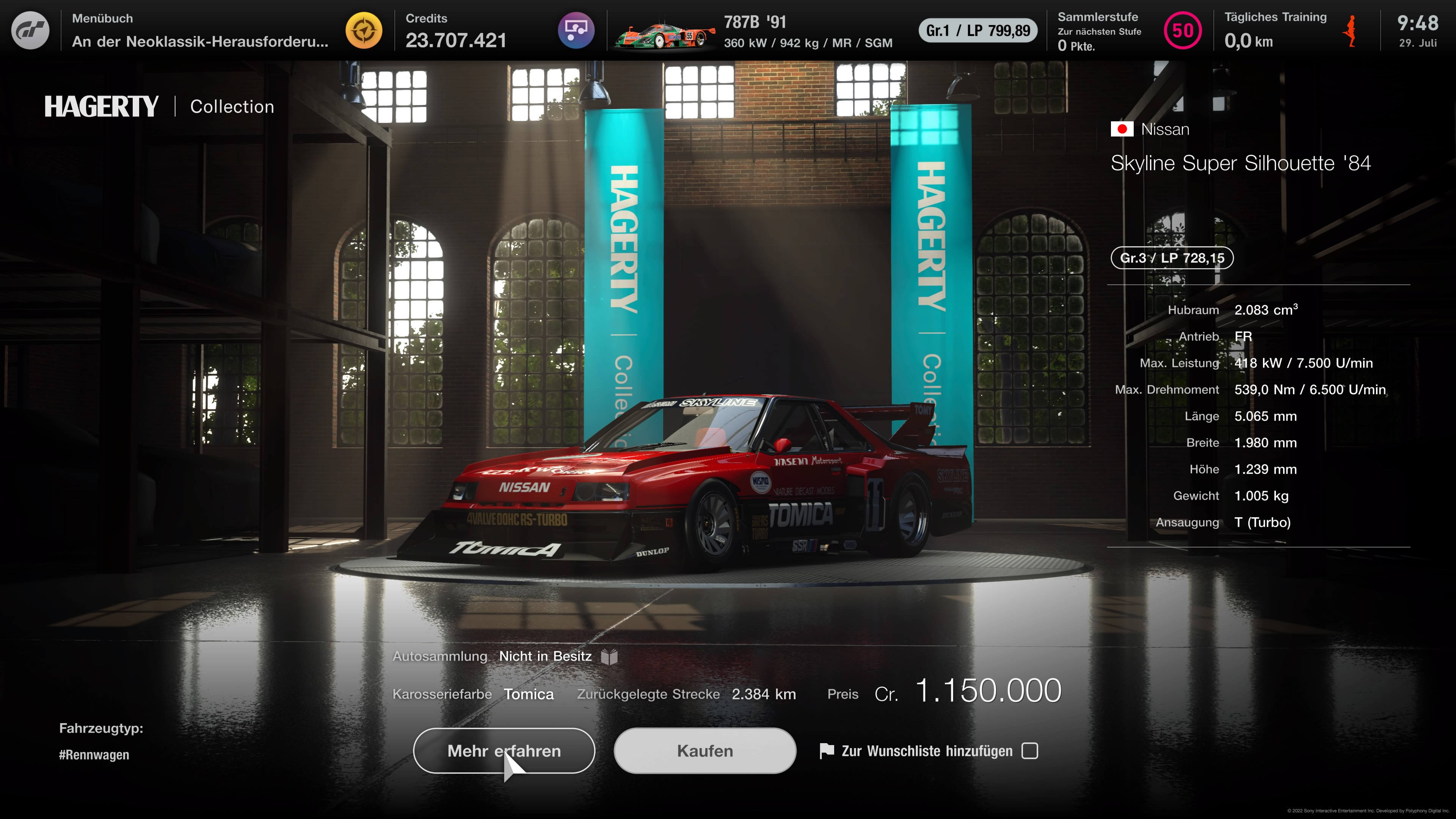This screenshot has width=1456, height=819.
Task: Show the Sammlerstufe level 50 badge
Action: coord(1183,30)
